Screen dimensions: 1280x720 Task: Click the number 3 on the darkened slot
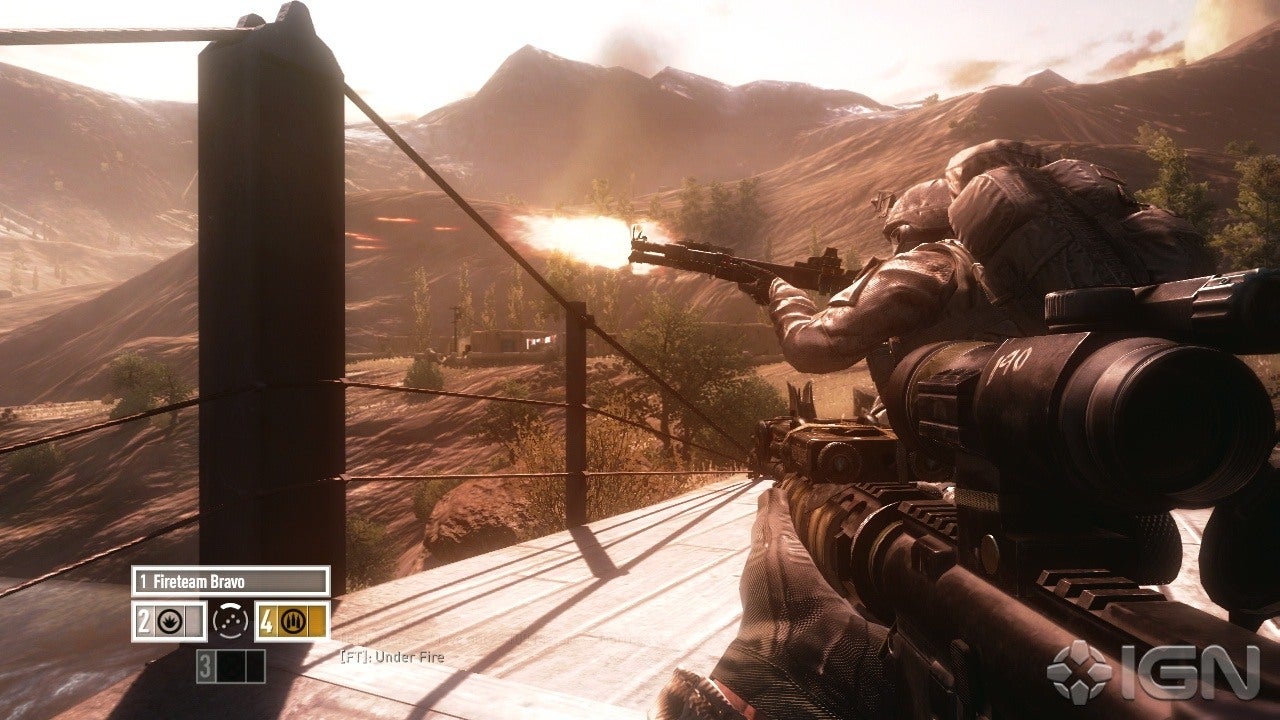point(205,664)
